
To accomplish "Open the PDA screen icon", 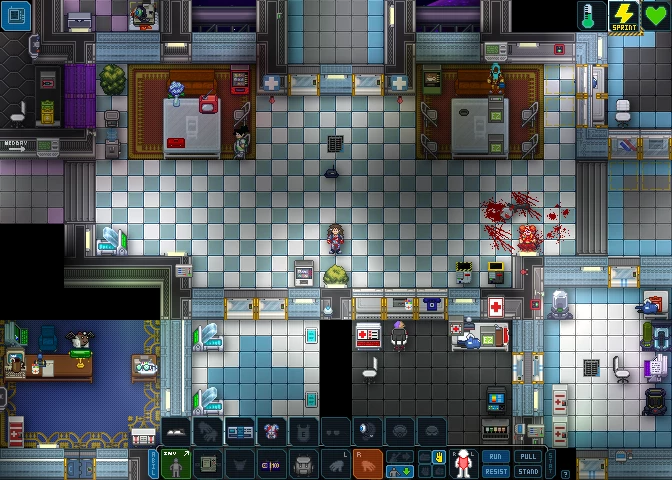I will (x=16, y=16).
